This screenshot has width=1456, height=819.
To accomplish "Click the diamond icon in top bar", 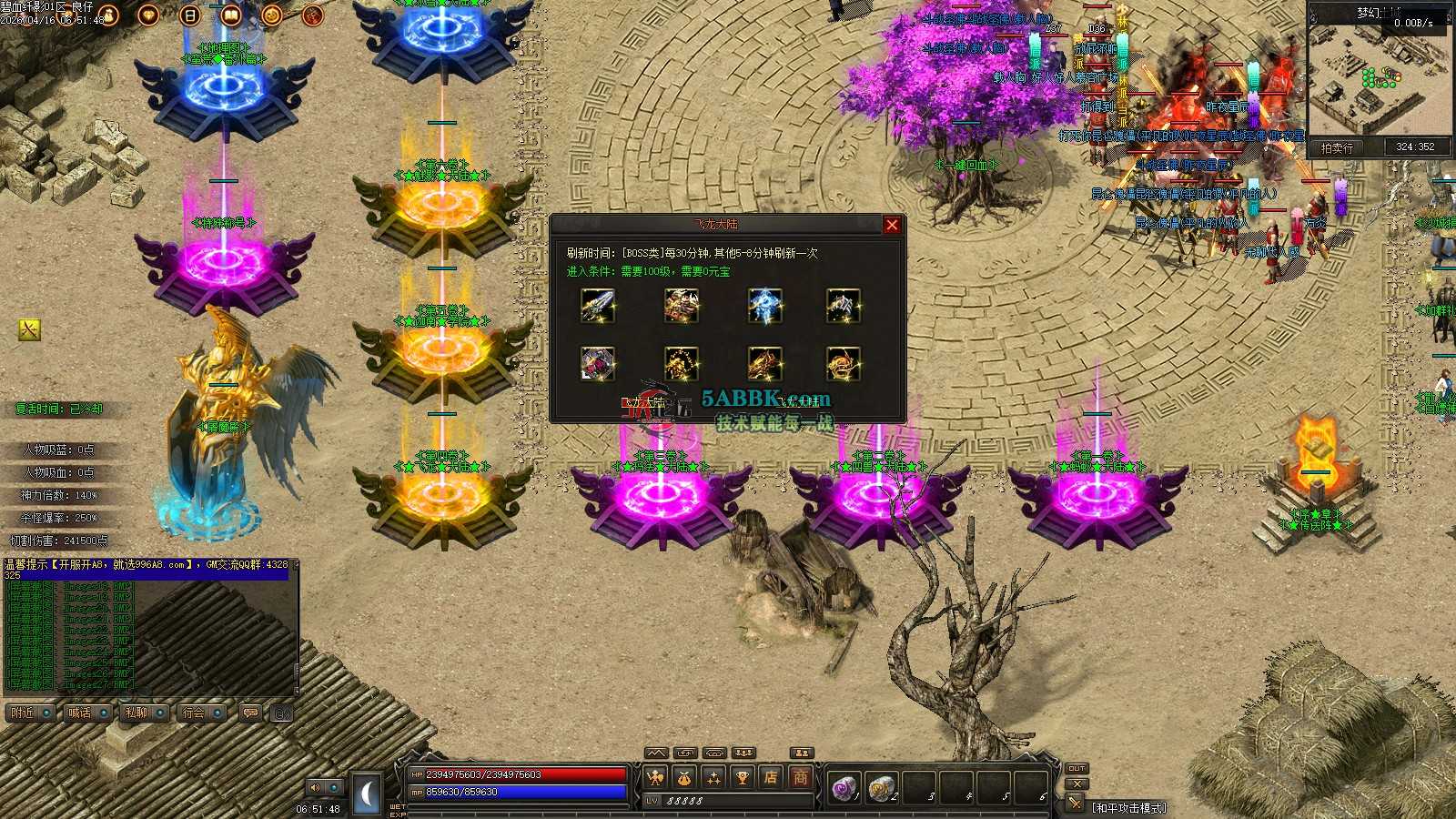I will 148,15.
